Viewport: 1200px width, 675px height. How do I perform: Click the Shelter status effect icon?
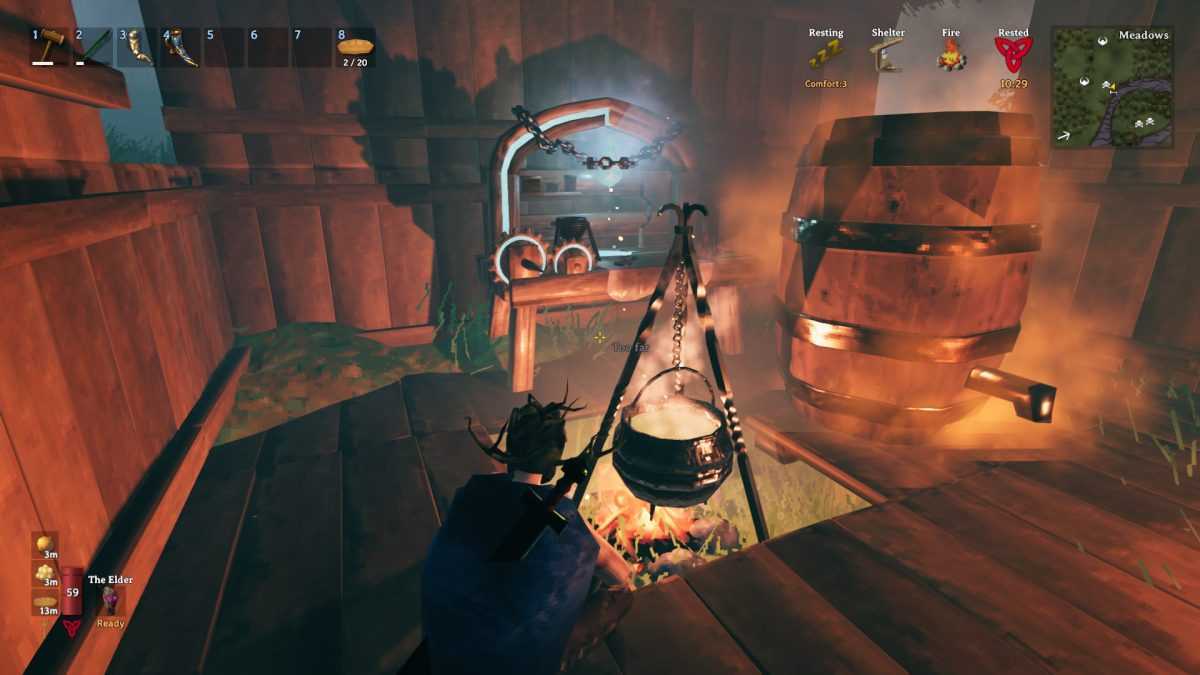point(887,55)
